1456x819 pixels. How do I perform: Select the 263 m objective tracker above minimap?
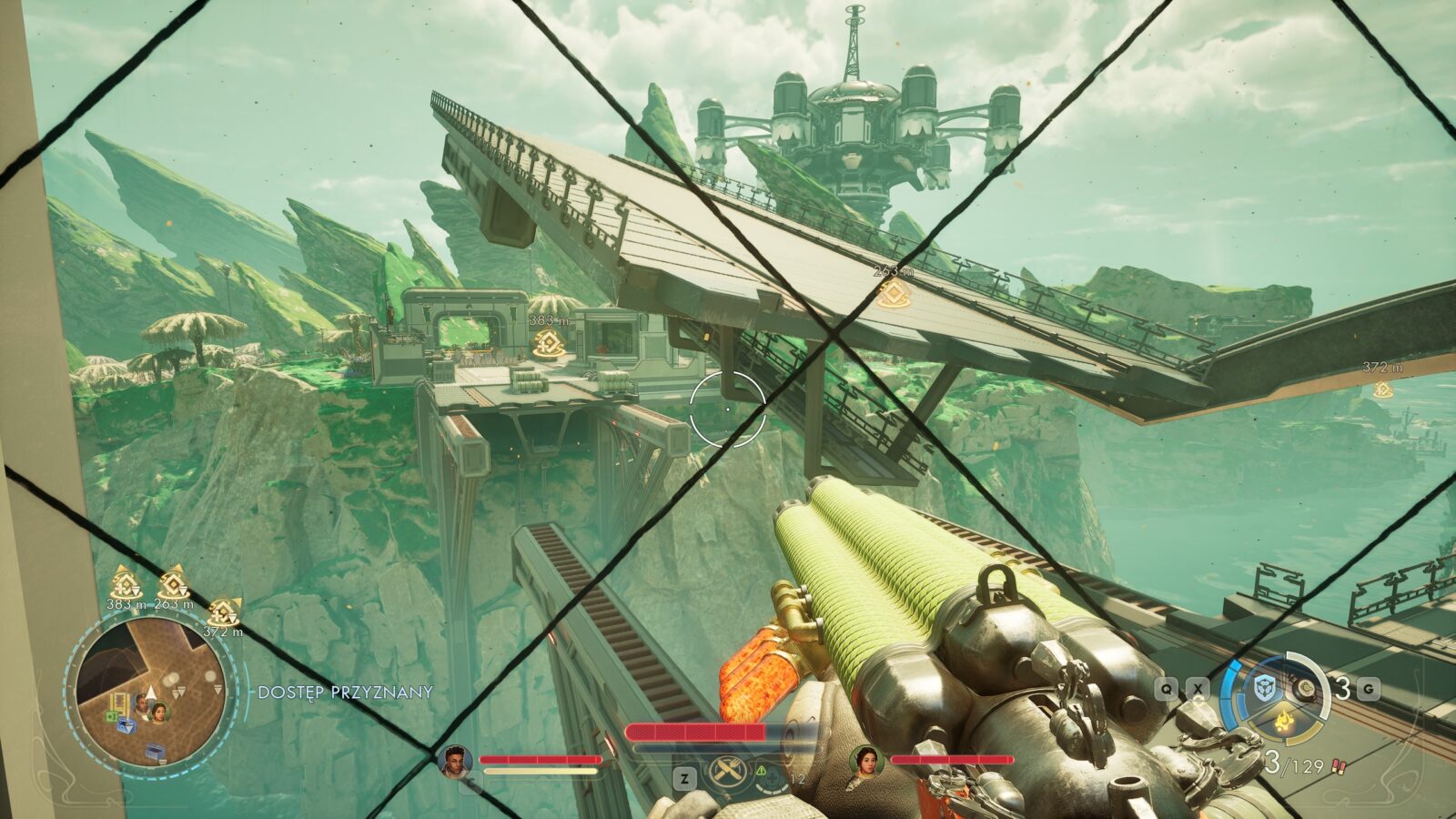(173, 585)
